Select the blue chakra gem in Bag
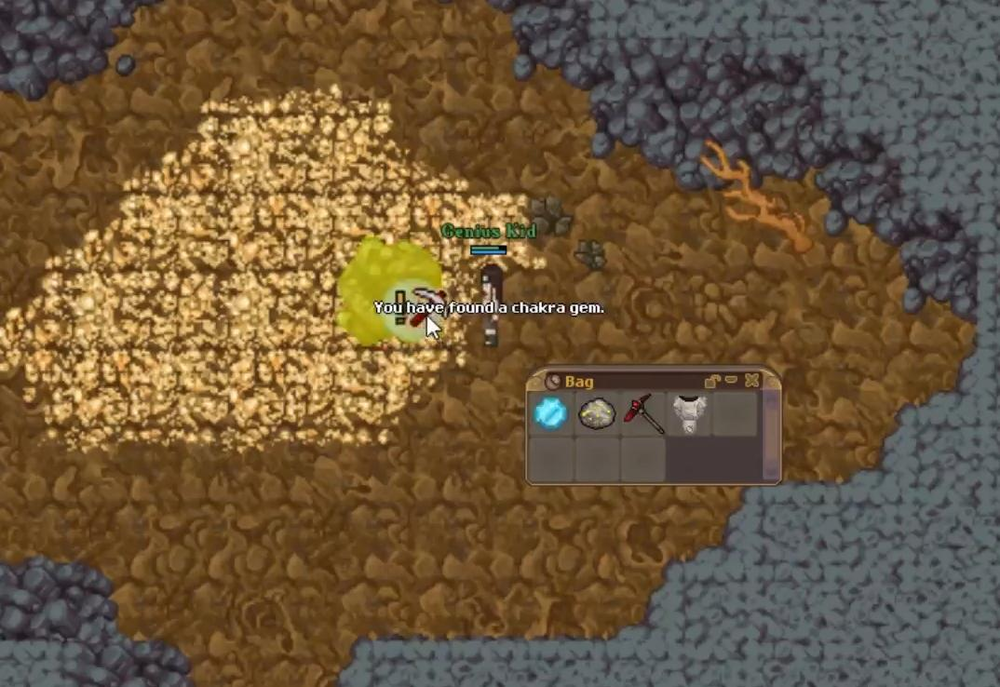This screenshot has height=687, width=1000. (551, 413)
